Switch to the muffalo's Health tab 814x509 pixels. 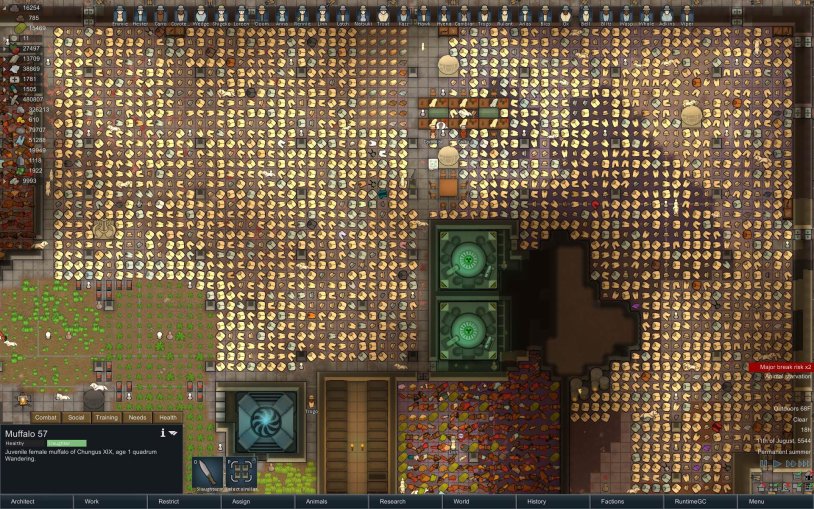tap(168, 417)
